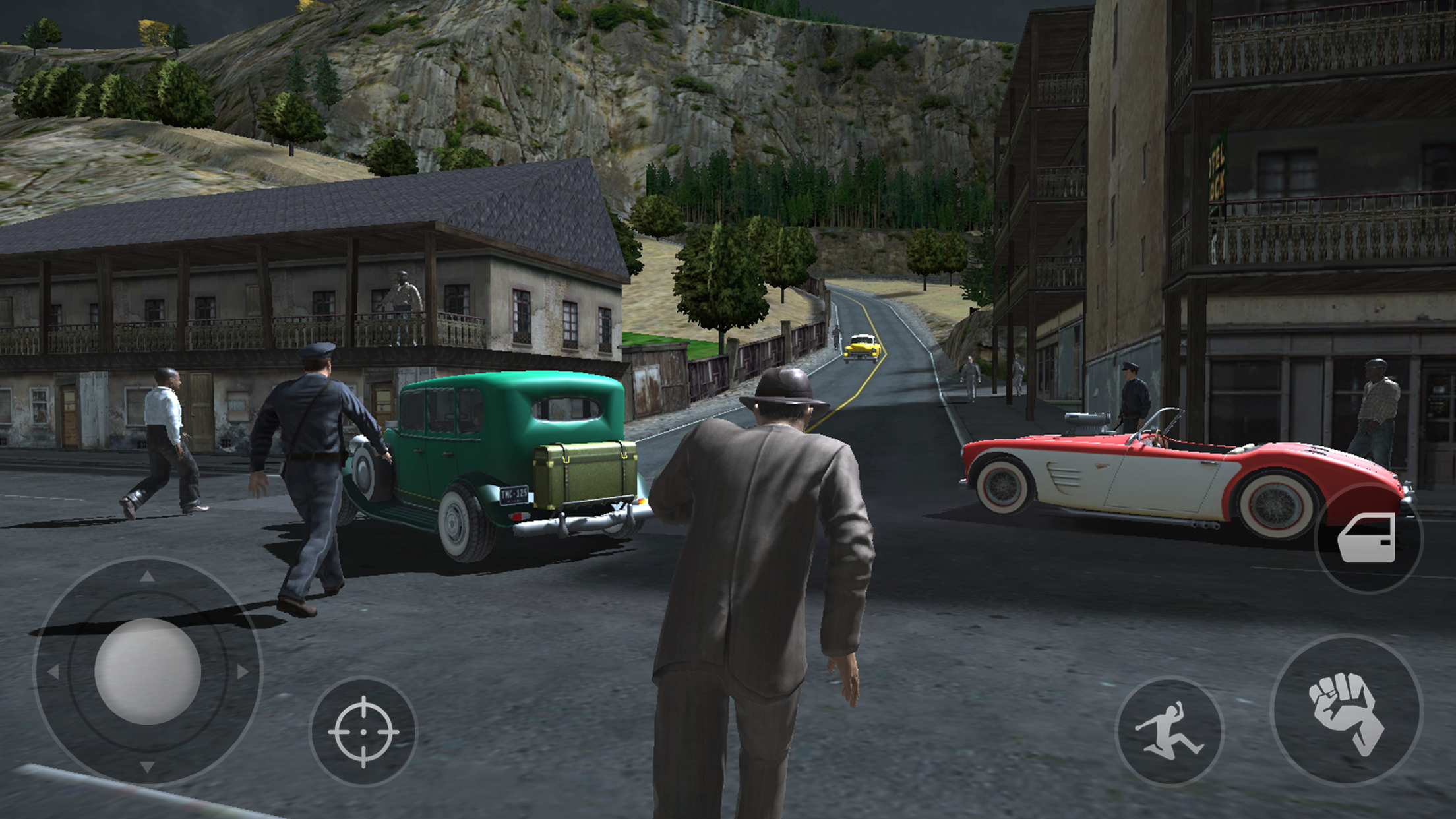1456x819 pixels.
Task: Tap the running man sprint button
Action: click(x=1169, y=731)
